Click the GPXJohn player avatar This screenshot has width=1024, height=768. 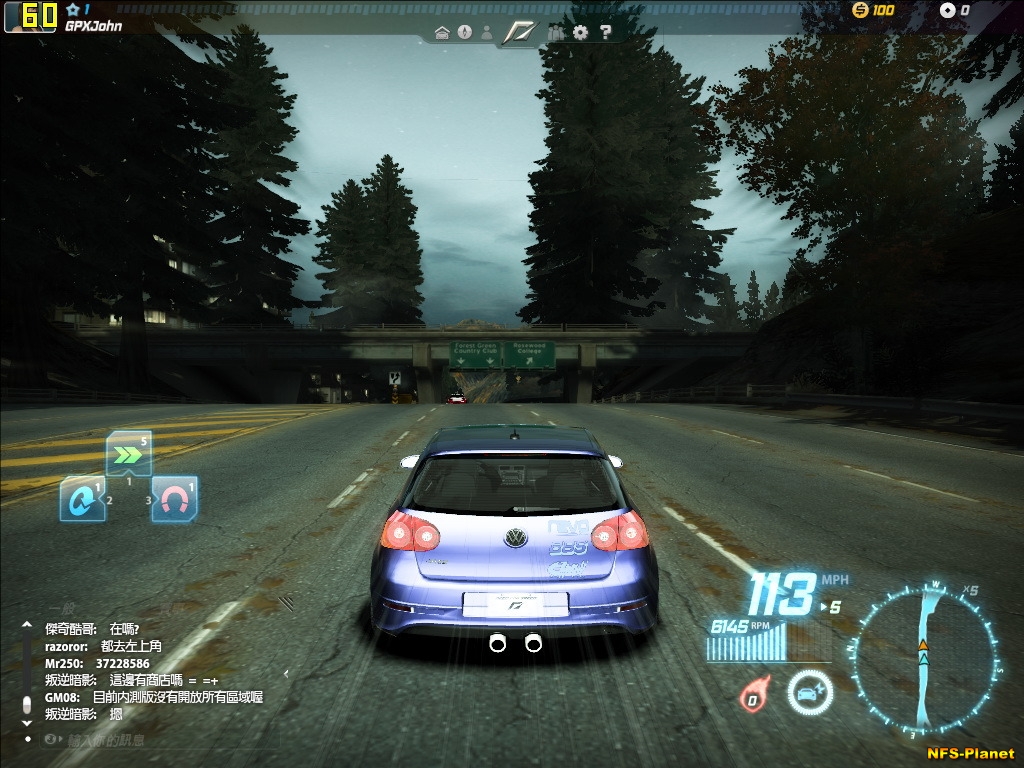tap(30, 16)
